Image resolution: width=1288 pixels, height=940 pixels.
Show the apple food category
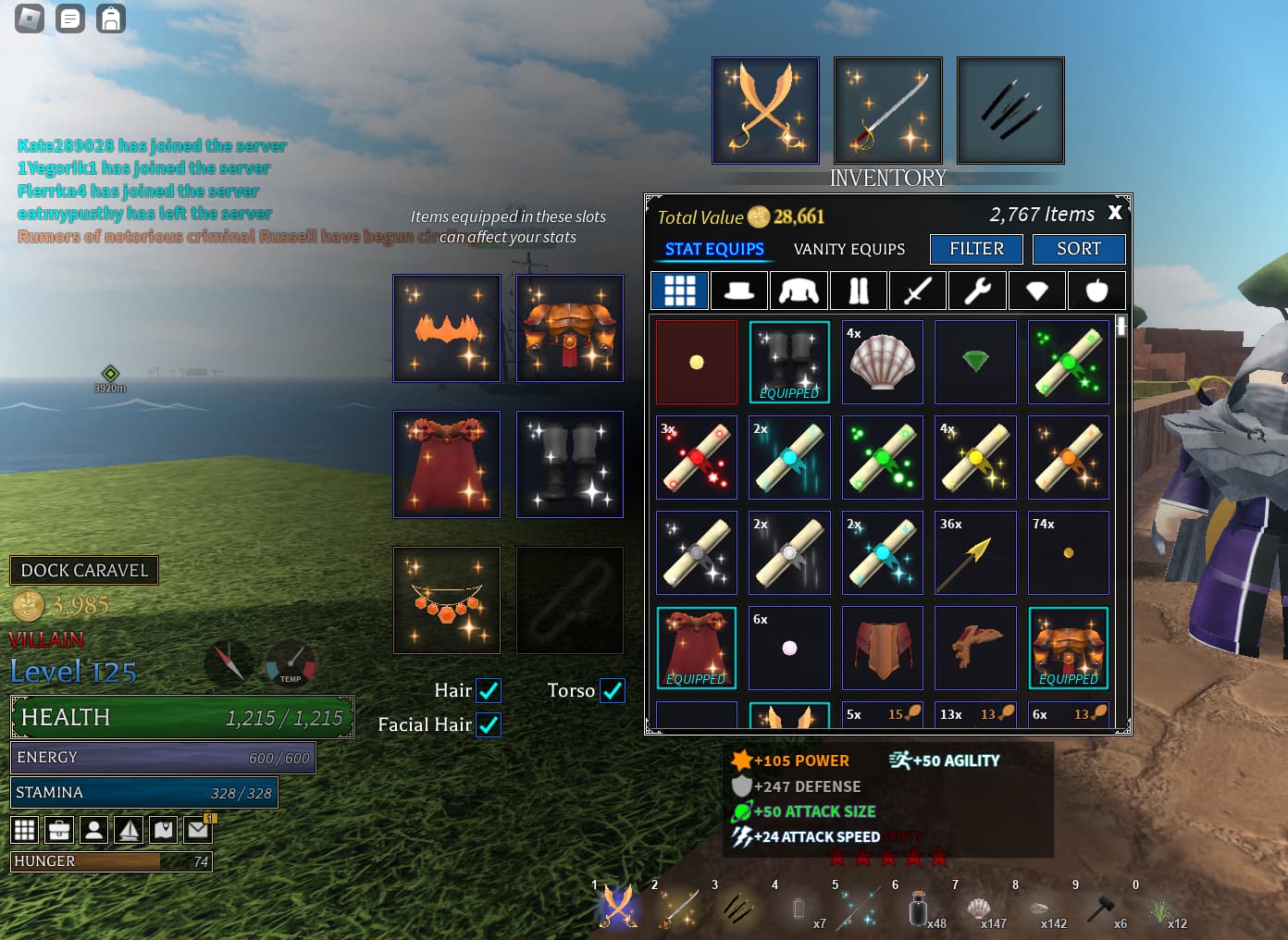[1096, 291]
